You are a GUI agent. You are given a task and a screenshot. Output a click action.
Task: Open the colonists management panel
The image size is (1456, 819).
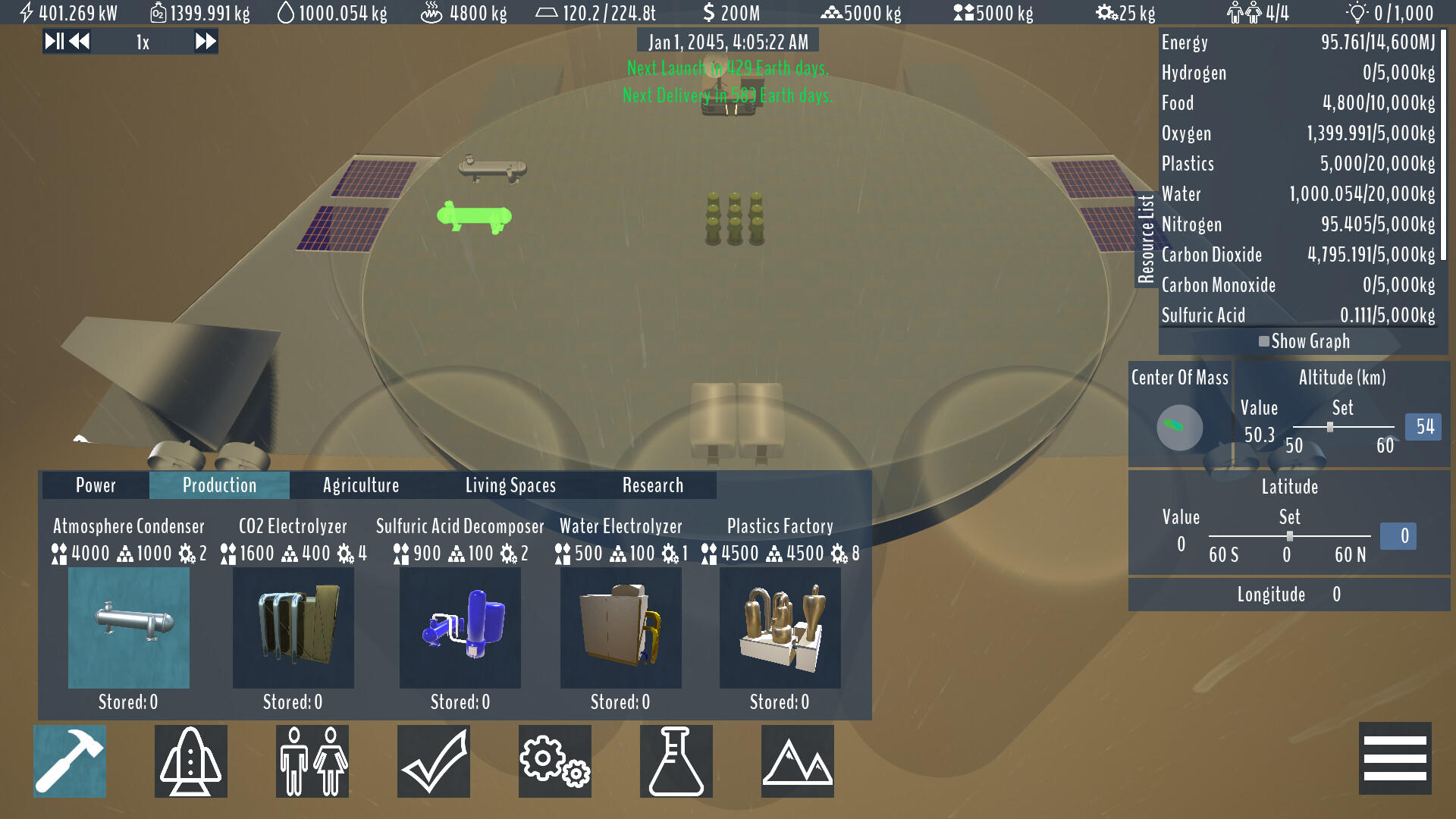tap(312, 761)
